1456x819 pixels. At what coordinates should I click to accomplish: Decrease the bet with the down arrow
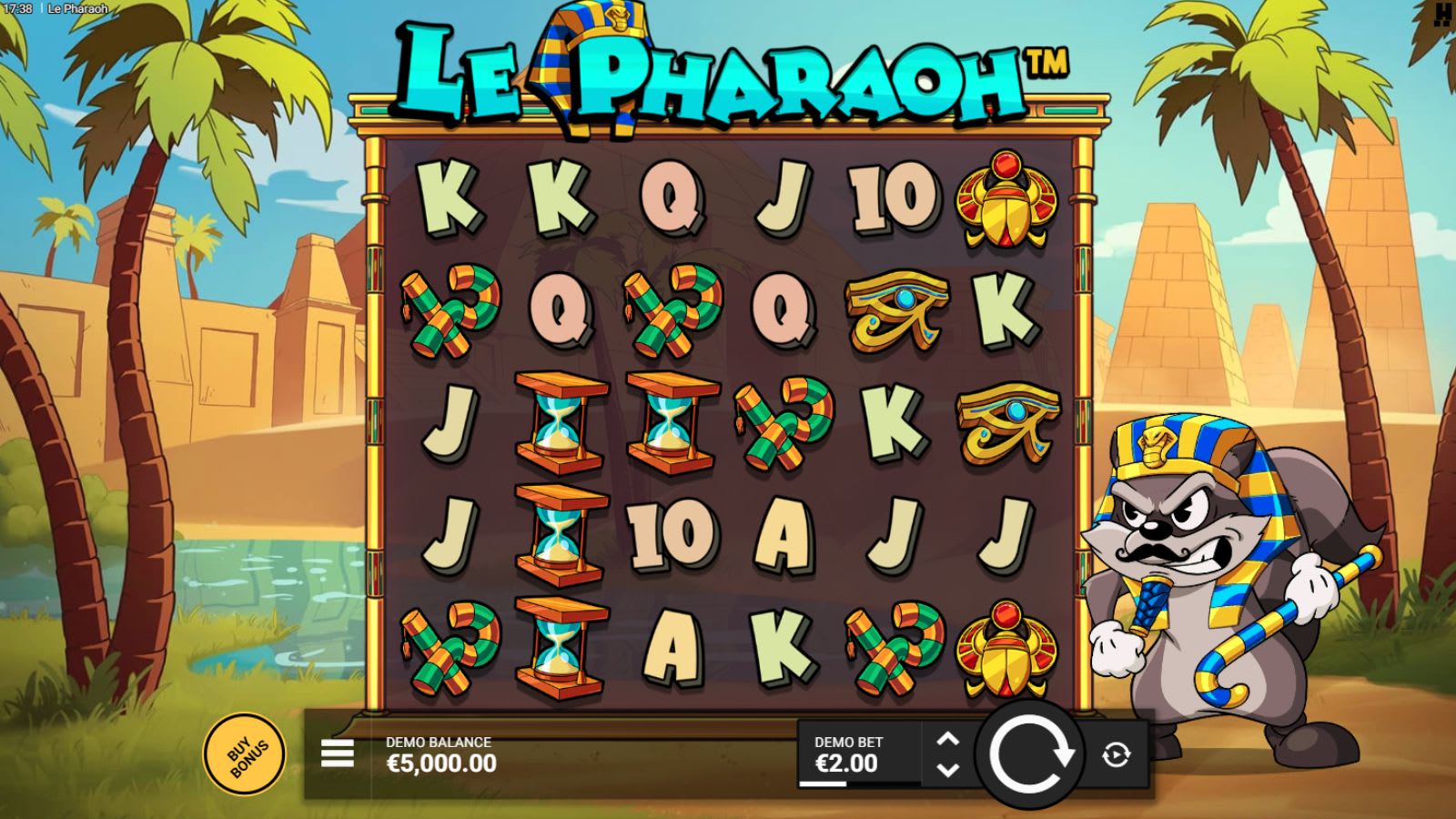tap(948, 767)
